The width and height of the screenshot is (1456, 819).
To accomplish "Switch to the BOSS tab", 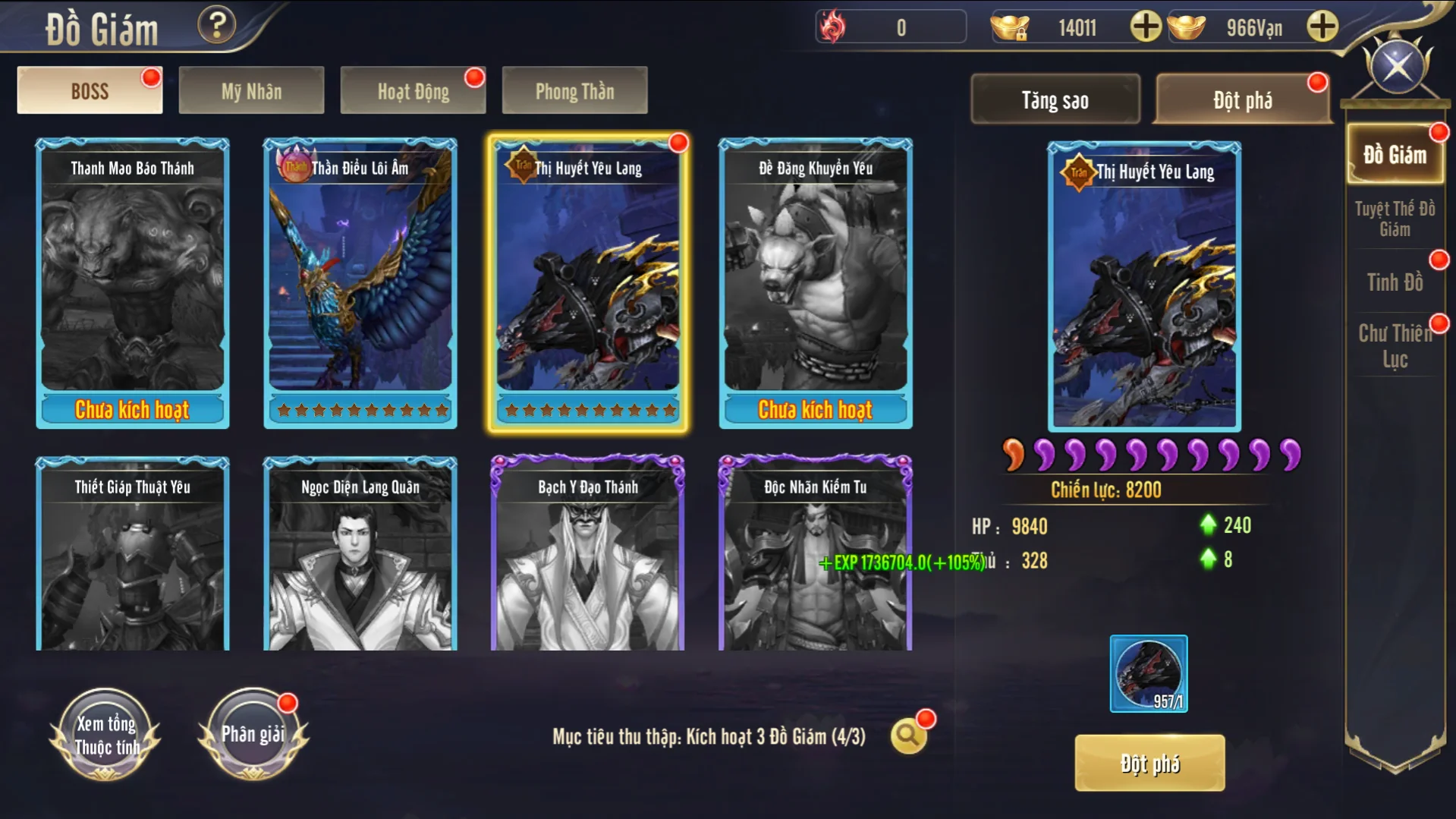I will coord(90,91).
